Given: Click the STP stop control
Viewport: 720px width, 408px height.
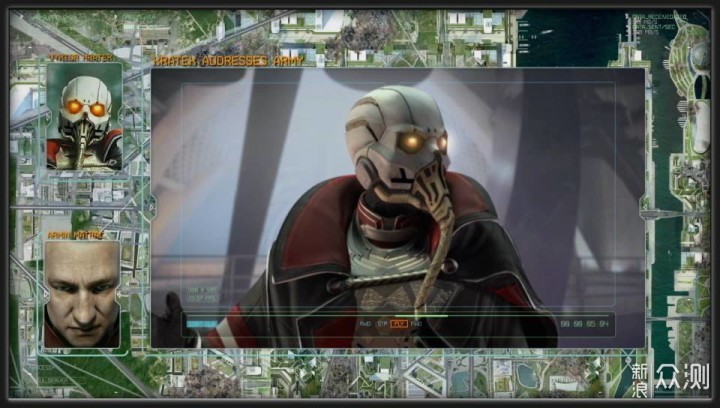Looking at the screenshot, I should click(x=381, y=324).
